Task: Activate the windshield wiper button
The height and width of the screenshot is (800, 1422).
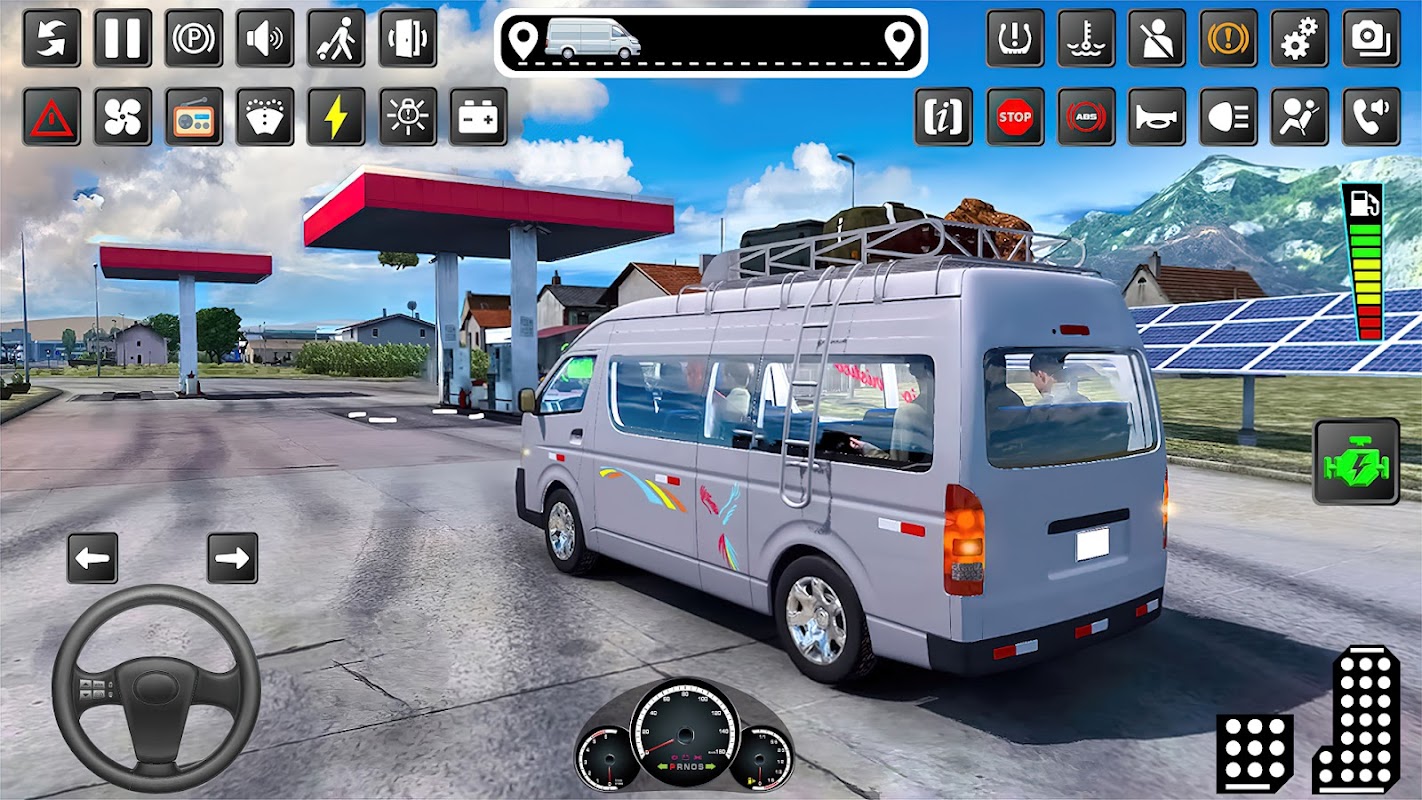Action: pyautogui.click(x=265, y=117)
